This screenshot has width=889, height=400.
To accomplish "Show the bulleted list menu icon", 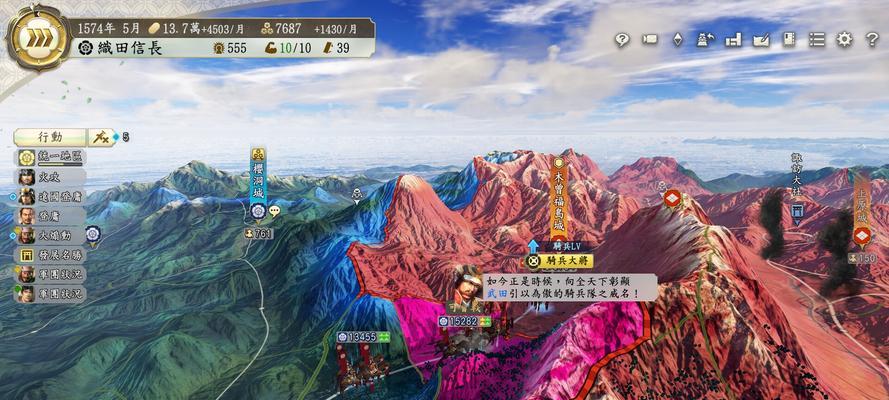I will 817,40.
